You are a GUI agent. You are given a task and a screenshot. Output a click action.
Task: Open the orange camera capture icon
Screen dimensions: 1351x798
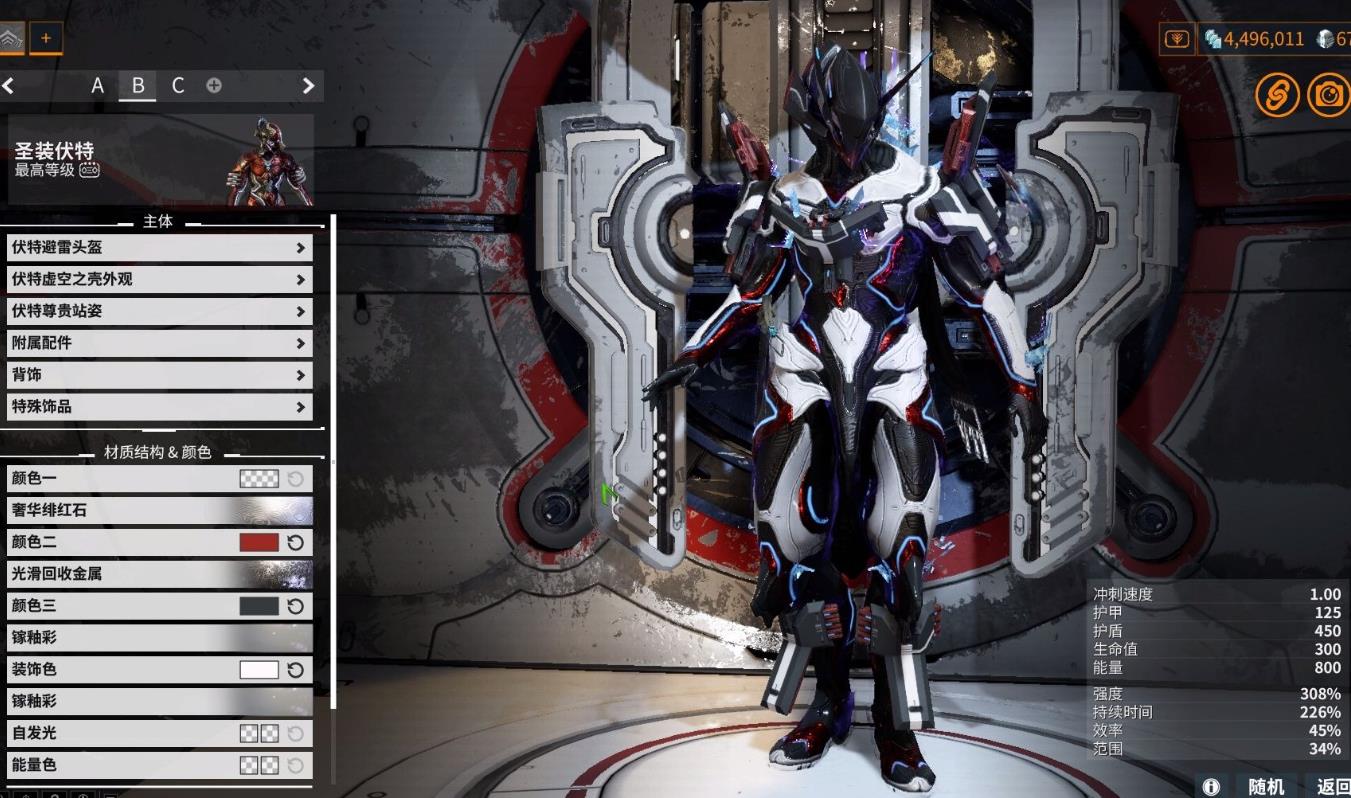tap(1328, 95)
